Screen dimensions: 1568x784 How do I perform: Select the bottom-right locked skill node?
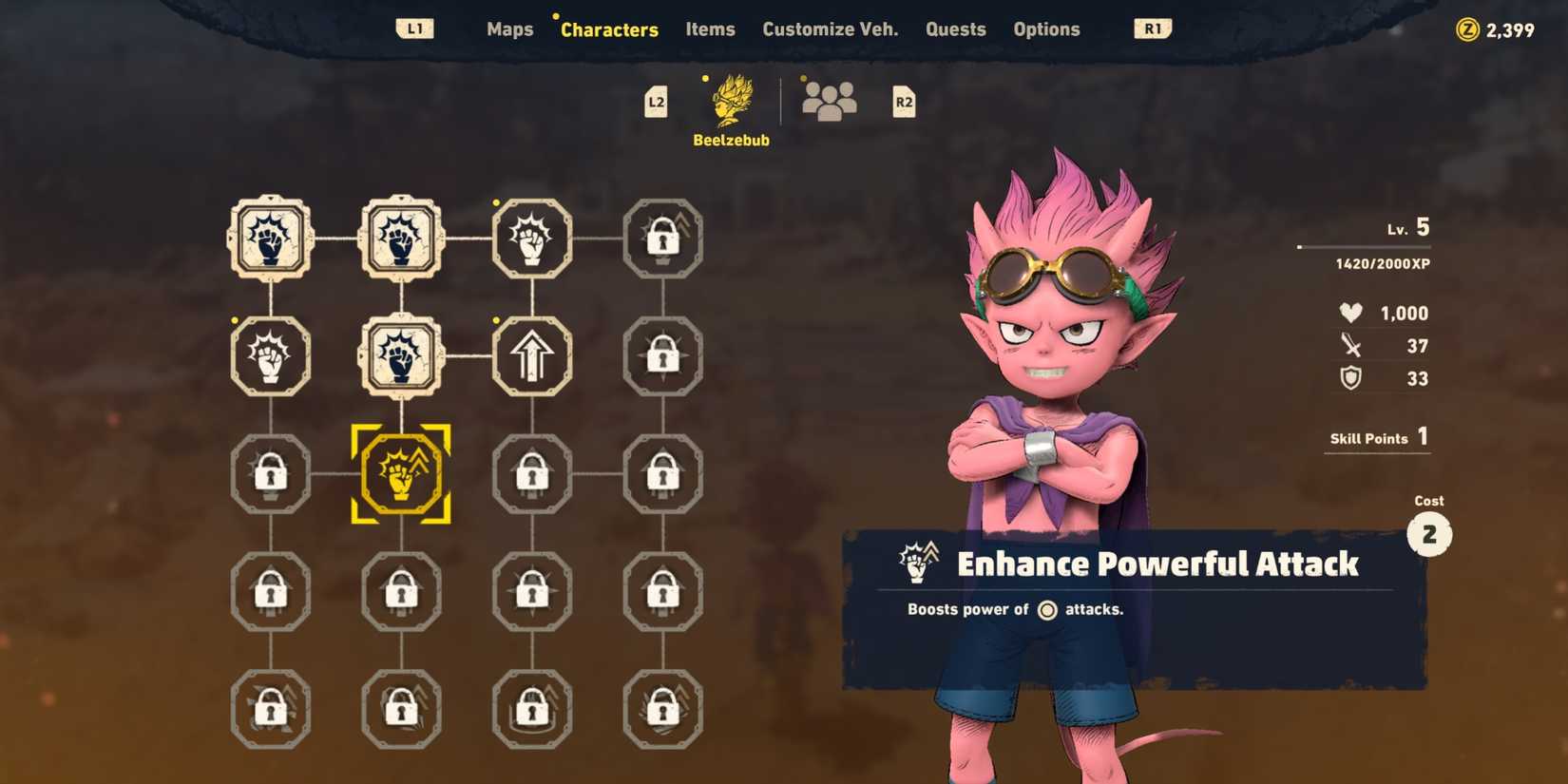pos(662,708)
